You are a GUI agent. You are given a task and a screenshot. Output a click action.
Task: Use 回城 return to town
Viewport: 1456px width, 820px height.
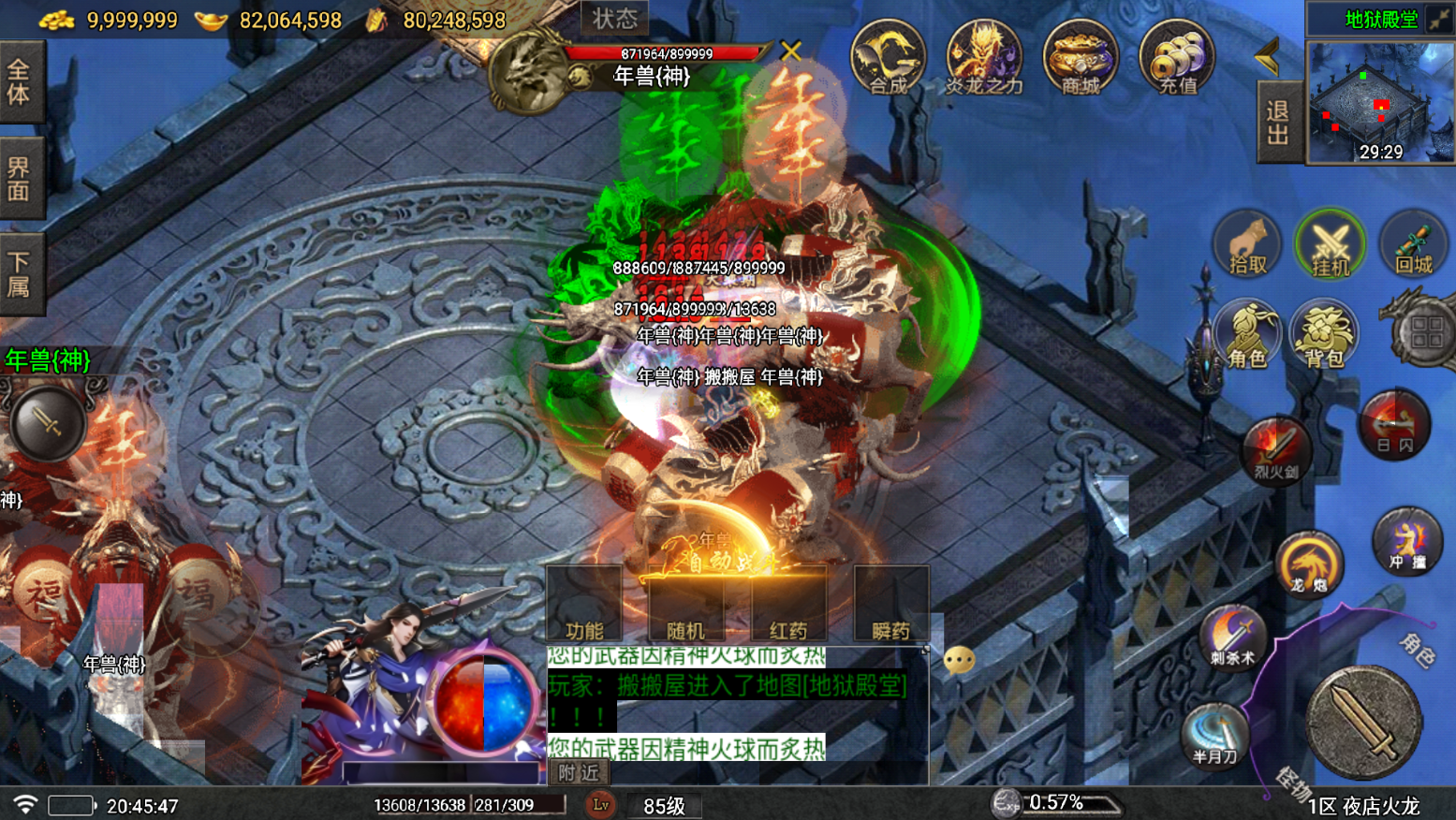pyautogui.click(x=1413, y=244)
